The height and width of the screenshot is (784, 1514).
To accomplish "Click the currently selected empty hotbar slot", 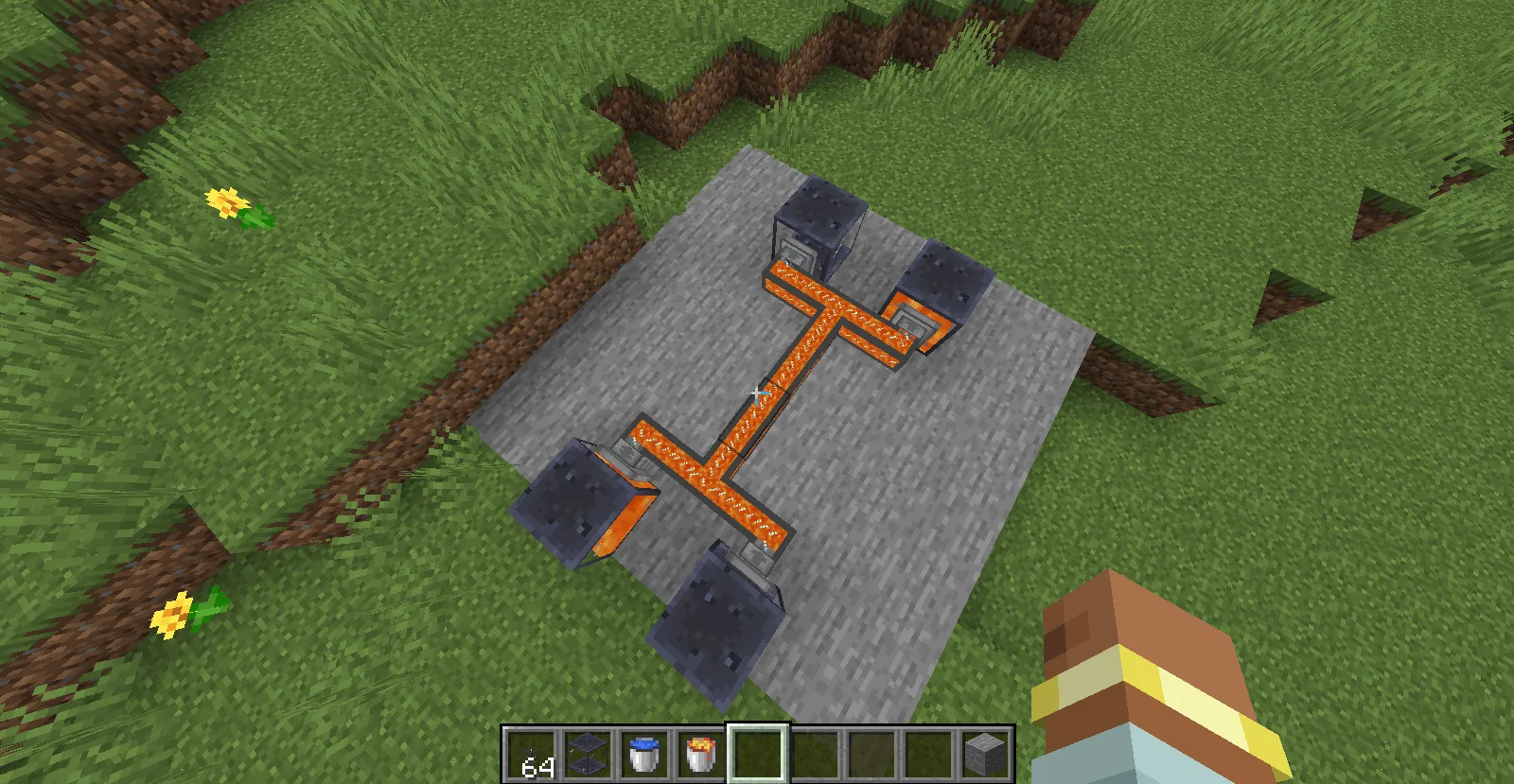I will pyautogui.click(x=756, y=751).
